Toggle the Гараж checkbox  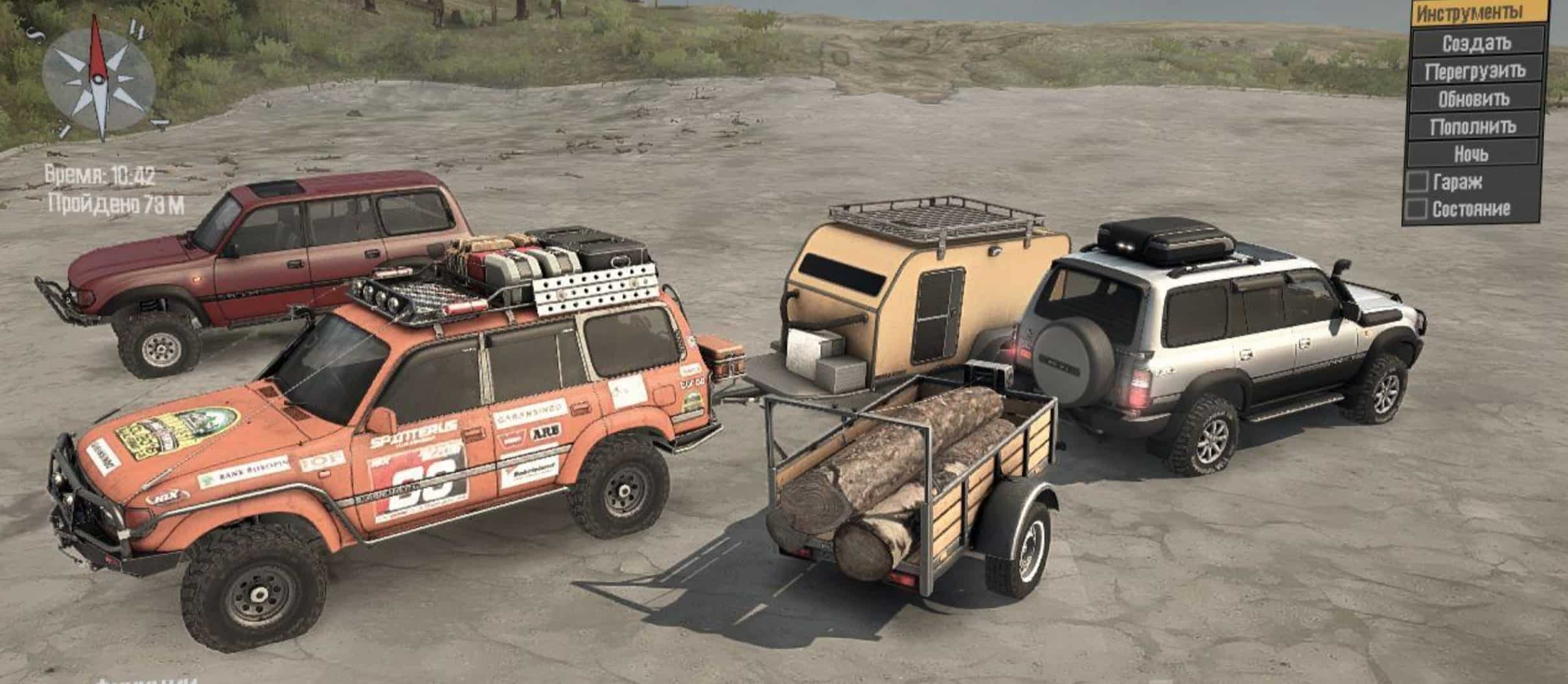1417,182
